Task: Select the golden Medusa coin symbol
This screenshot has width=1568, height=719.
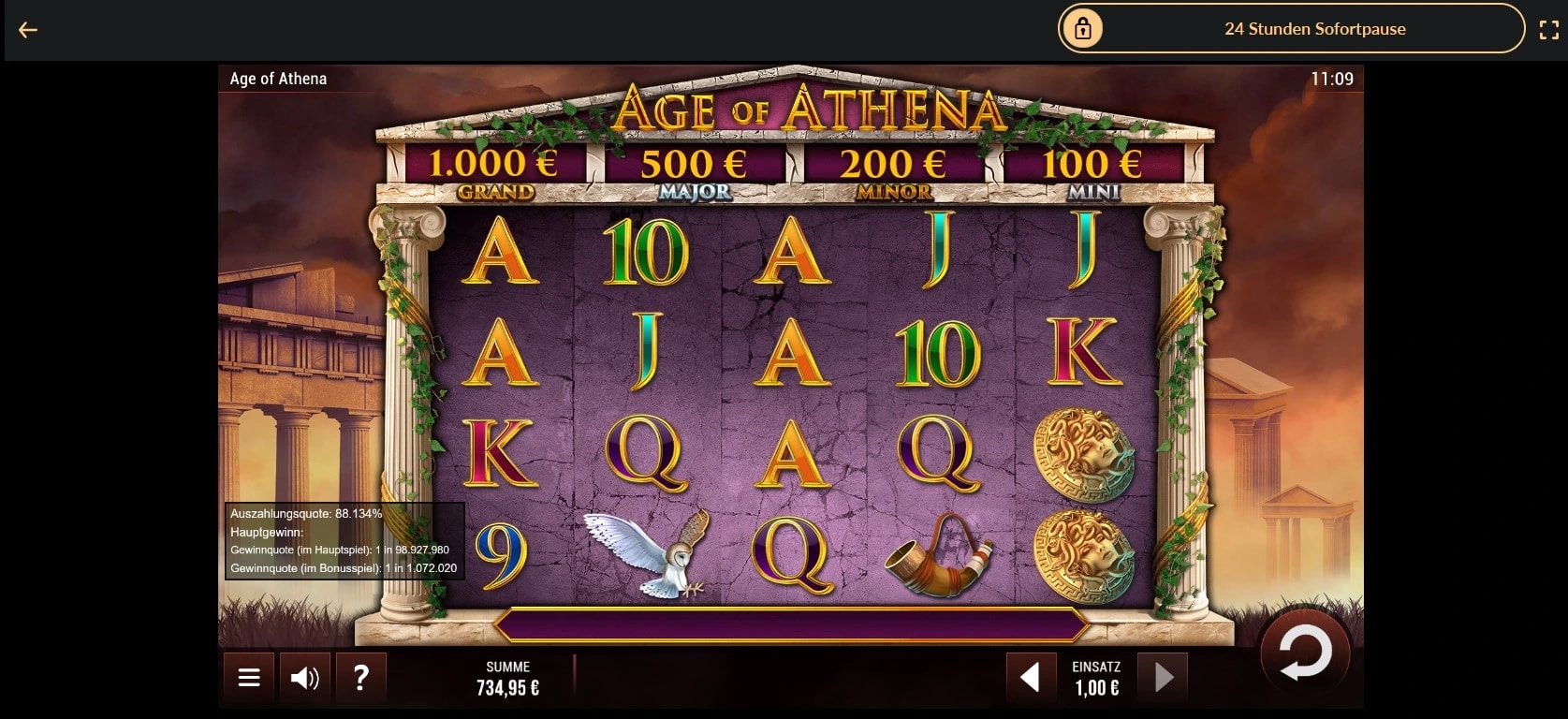Action: 1086,456
